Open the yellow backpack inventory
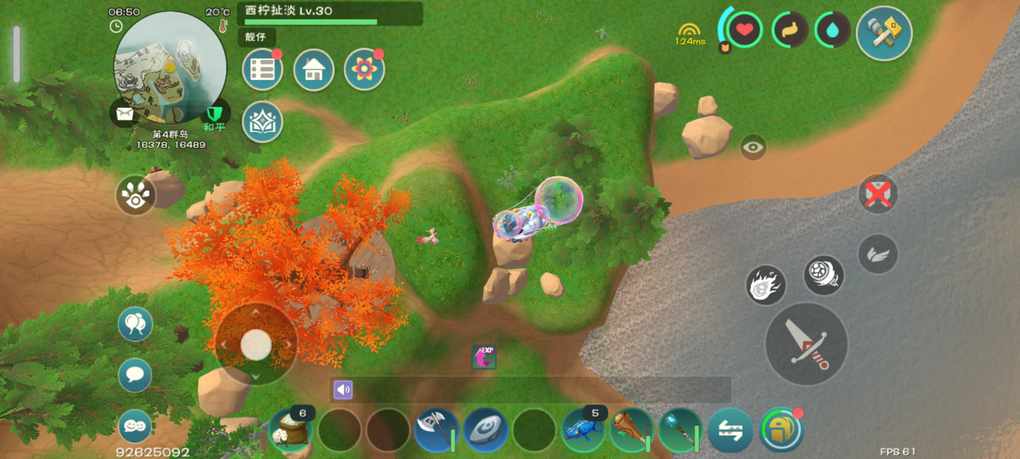The image size is (1020, 459). (x=780, y=430)
